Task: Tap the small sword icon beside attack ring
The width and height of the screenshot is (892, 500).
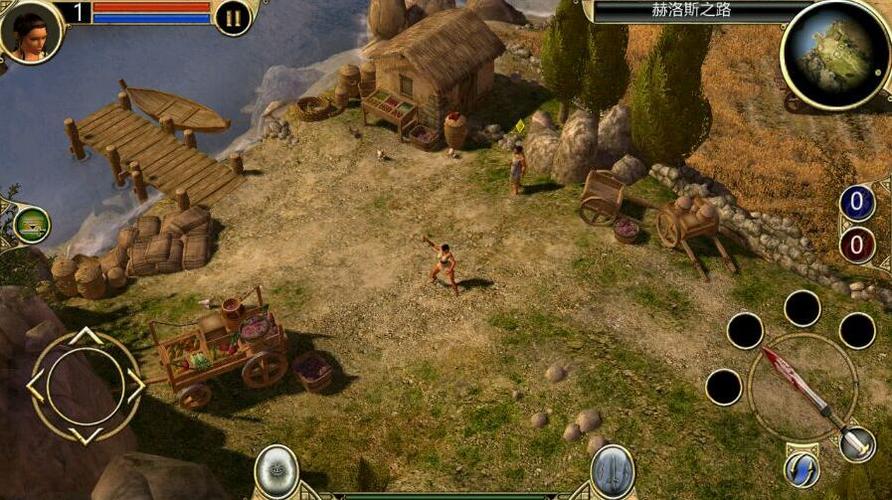Action: coord(857,444)
